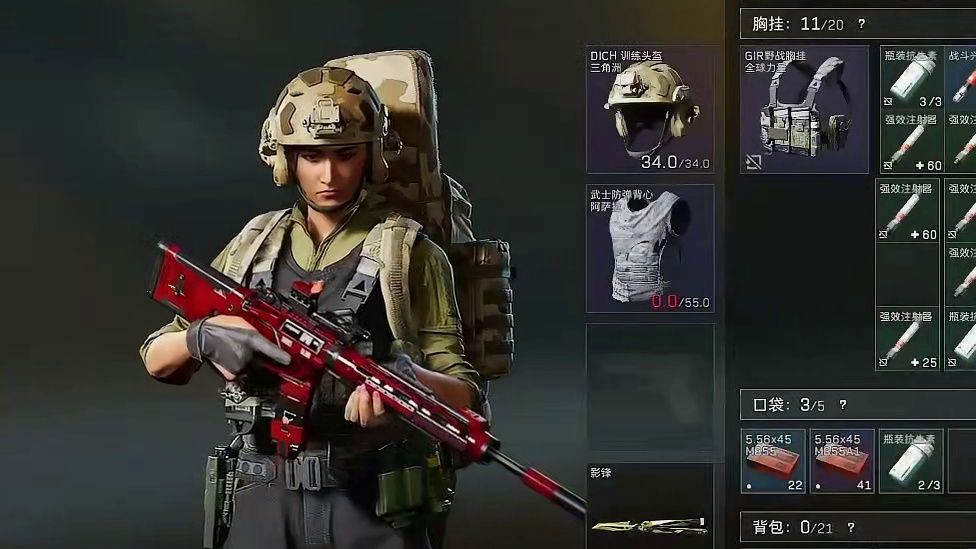976x549 pixels.
Task: Select the GIR field chest rig slot
Action: [x=804, y=109]
